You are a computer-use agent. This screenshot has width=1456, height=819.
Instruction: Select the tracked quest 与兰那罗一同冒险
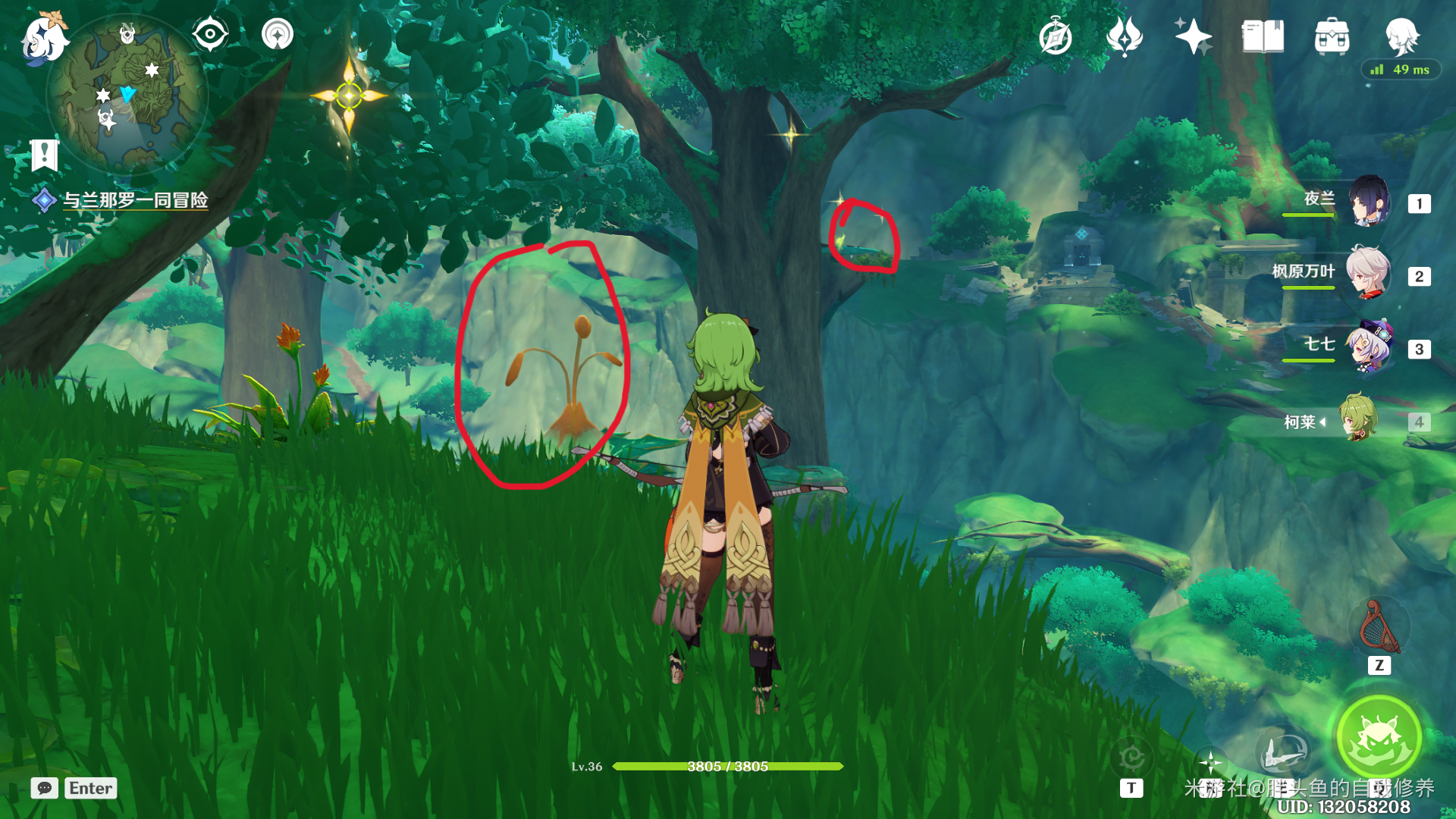tap(135, 200)
